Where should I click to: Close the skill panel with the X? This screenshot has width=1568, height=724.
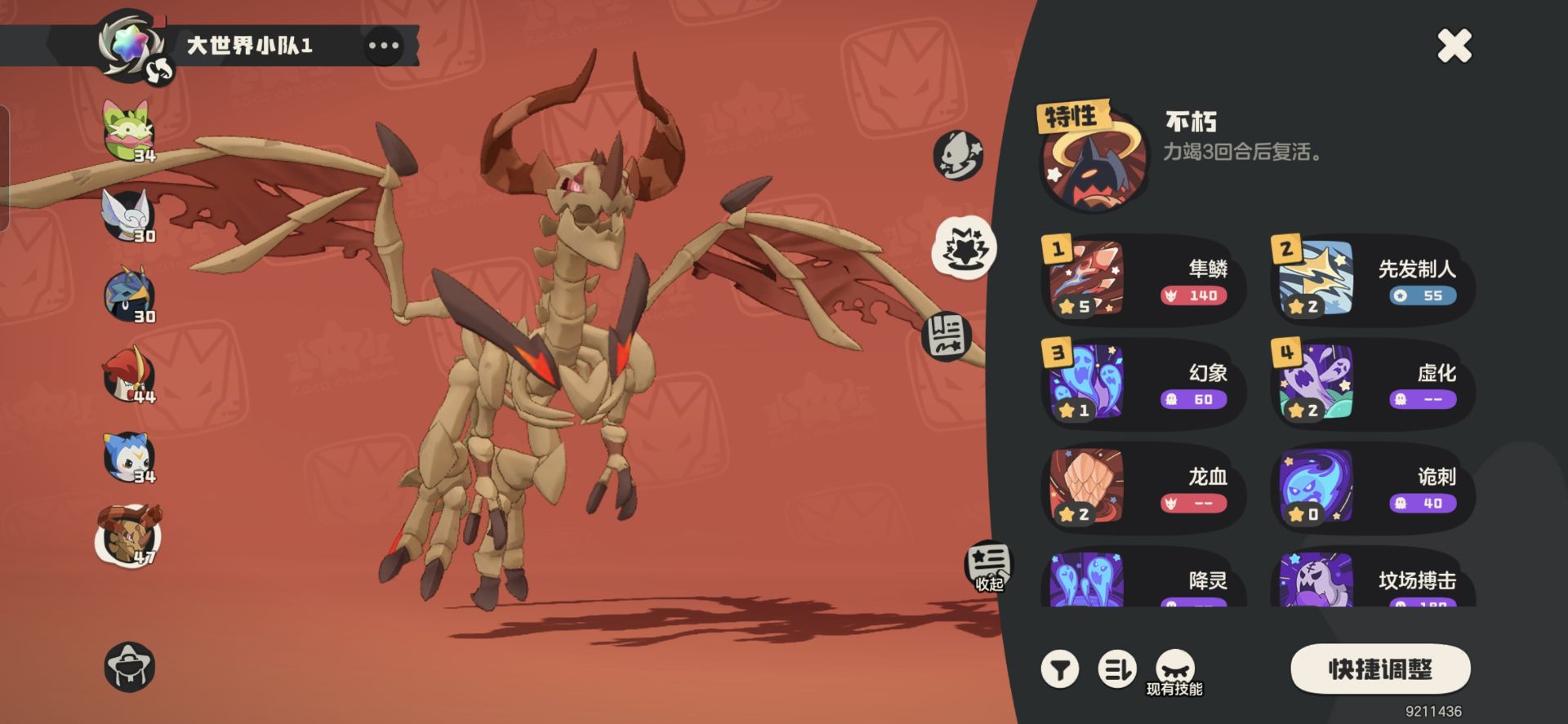pos(1454,46)
